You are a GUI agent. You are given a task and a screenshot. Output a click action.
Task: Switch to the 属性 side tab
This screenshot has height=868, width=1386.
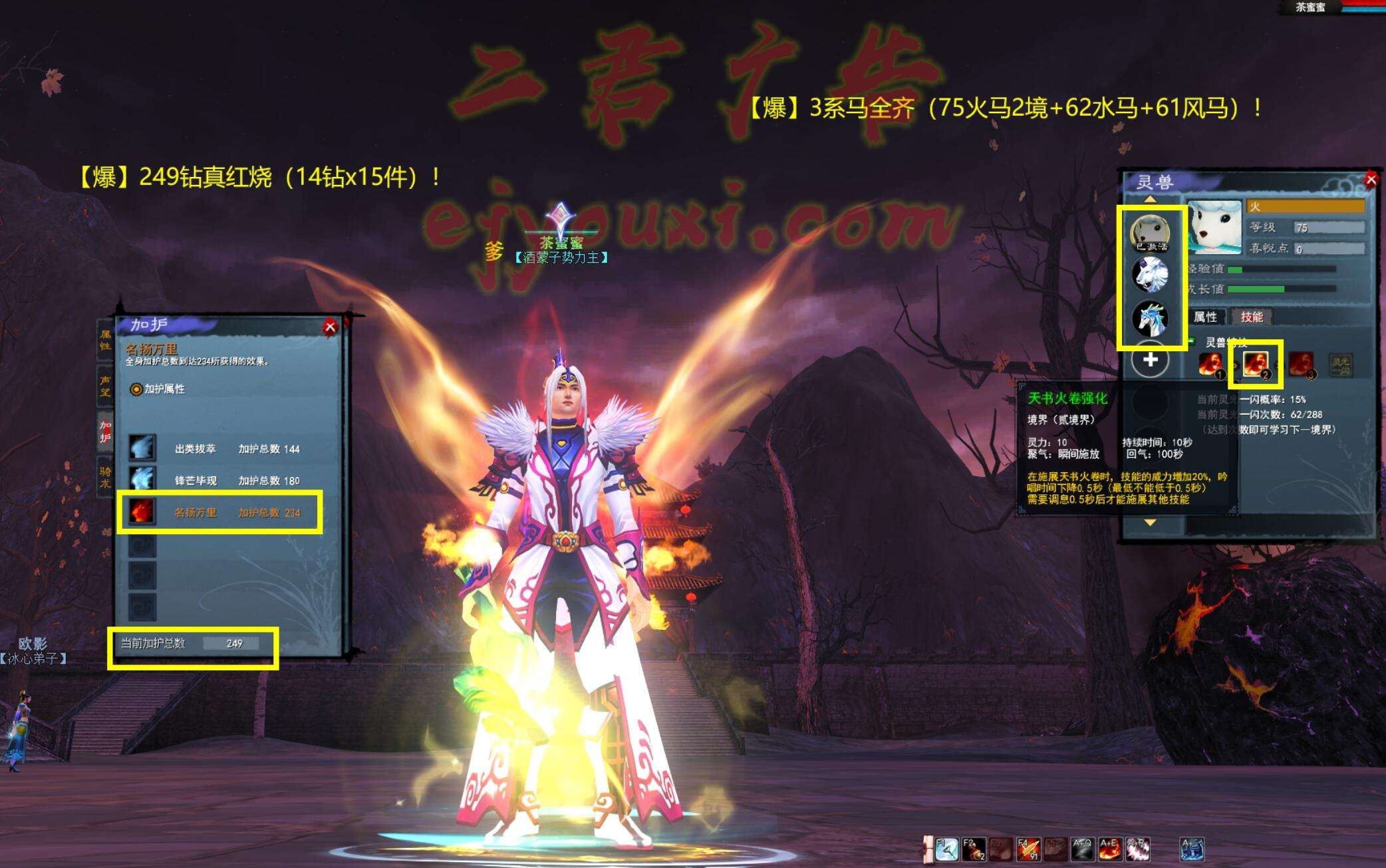tap(105, 340)
